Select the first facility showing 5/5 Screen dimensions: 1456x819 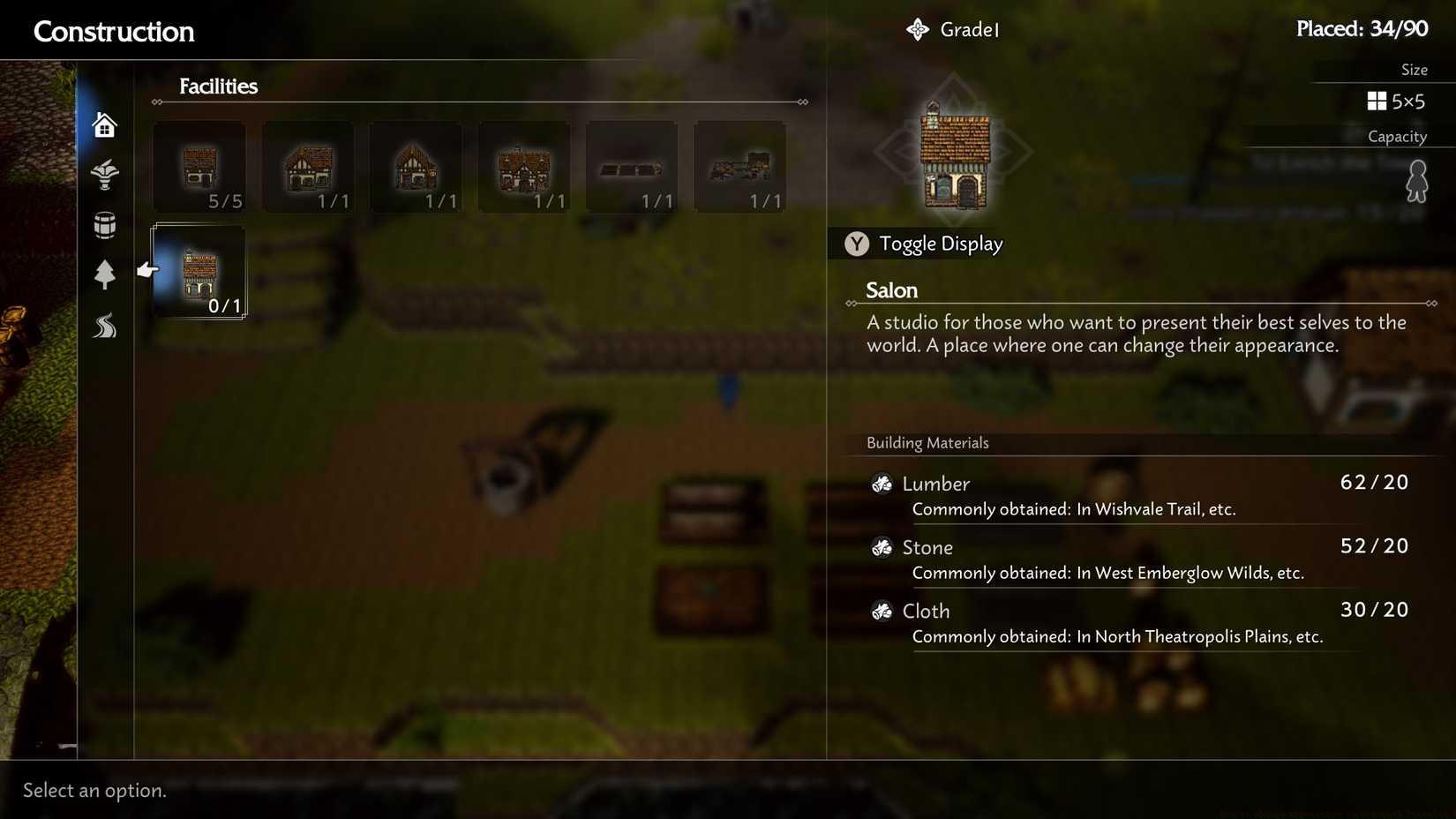point(199,166)
